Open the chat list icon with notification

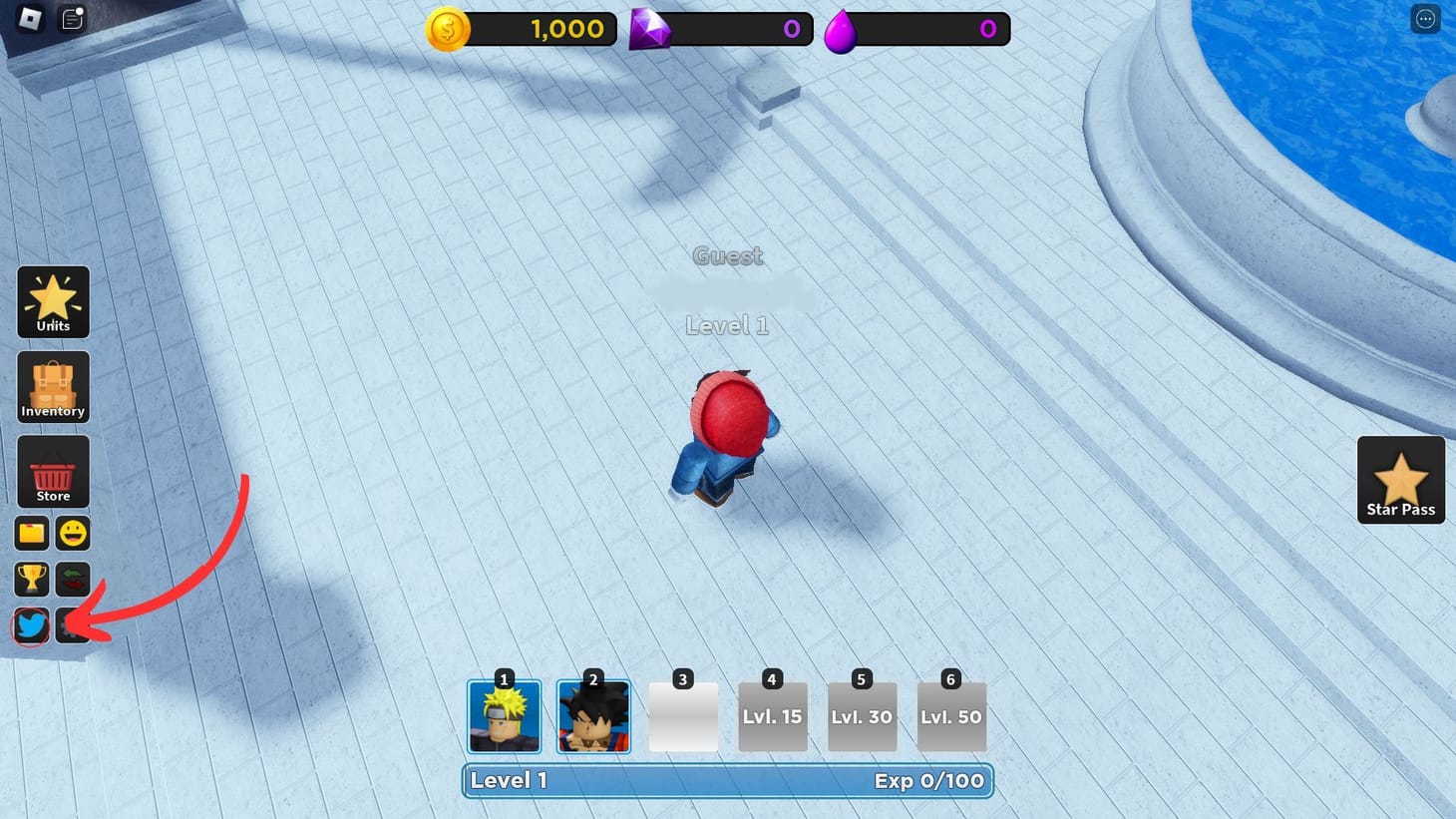[71, 18]
